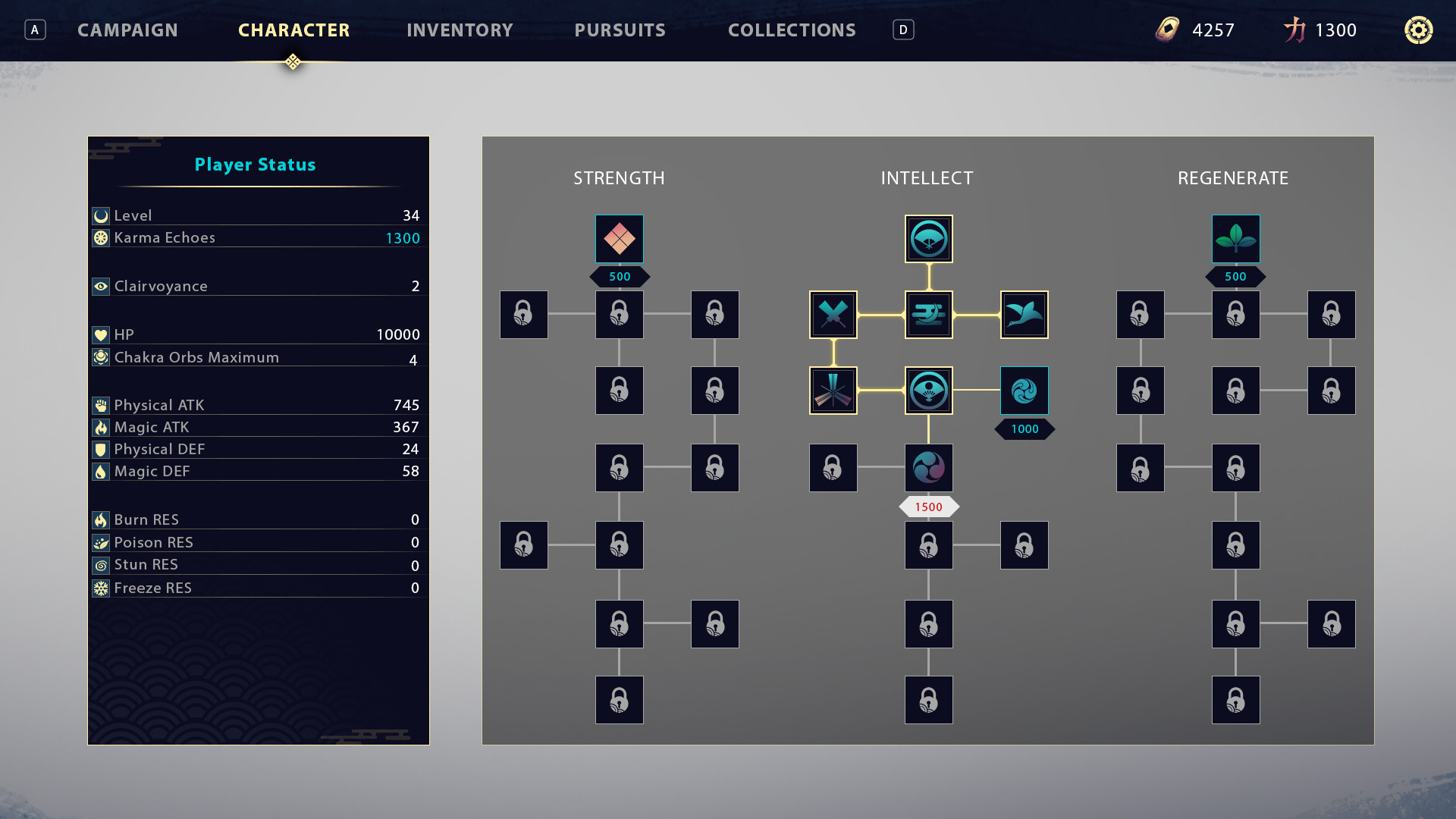Unlock the tomoe skill costing 1500
The image size is (1456, 819).
click(928, 468)
